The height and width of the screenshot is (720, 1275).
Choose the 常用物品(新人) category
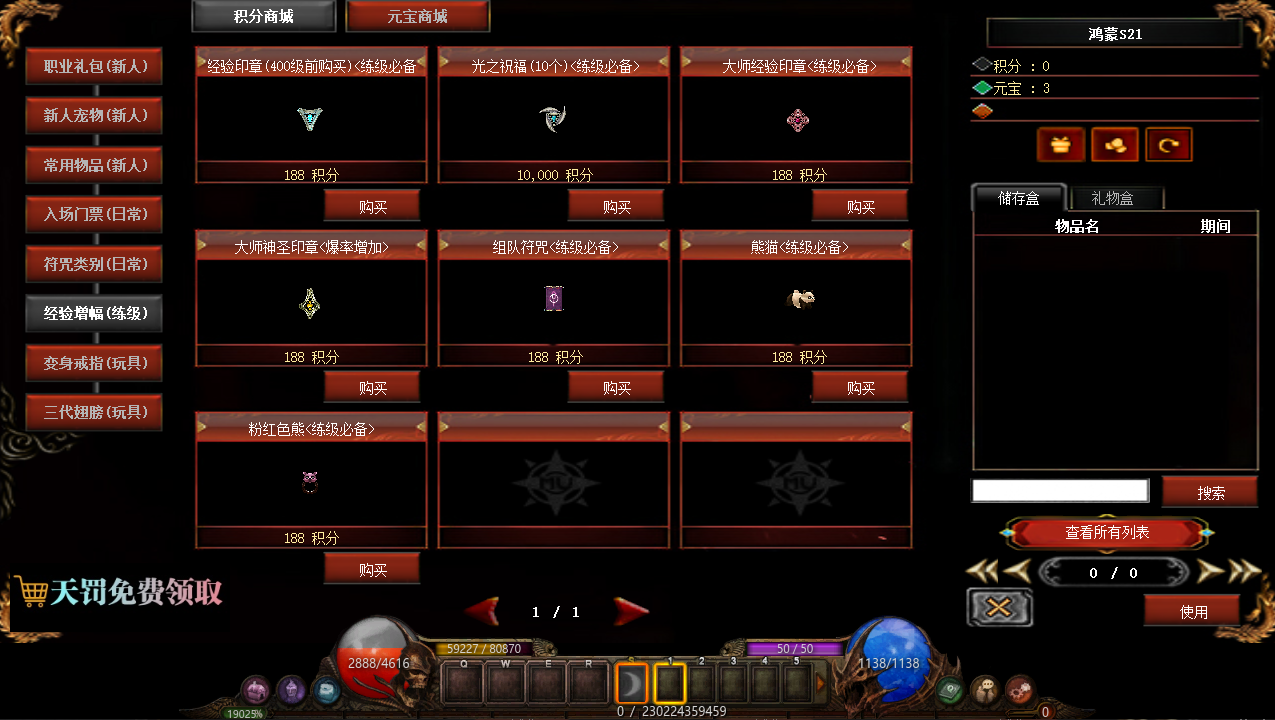[x=95, y=166]
